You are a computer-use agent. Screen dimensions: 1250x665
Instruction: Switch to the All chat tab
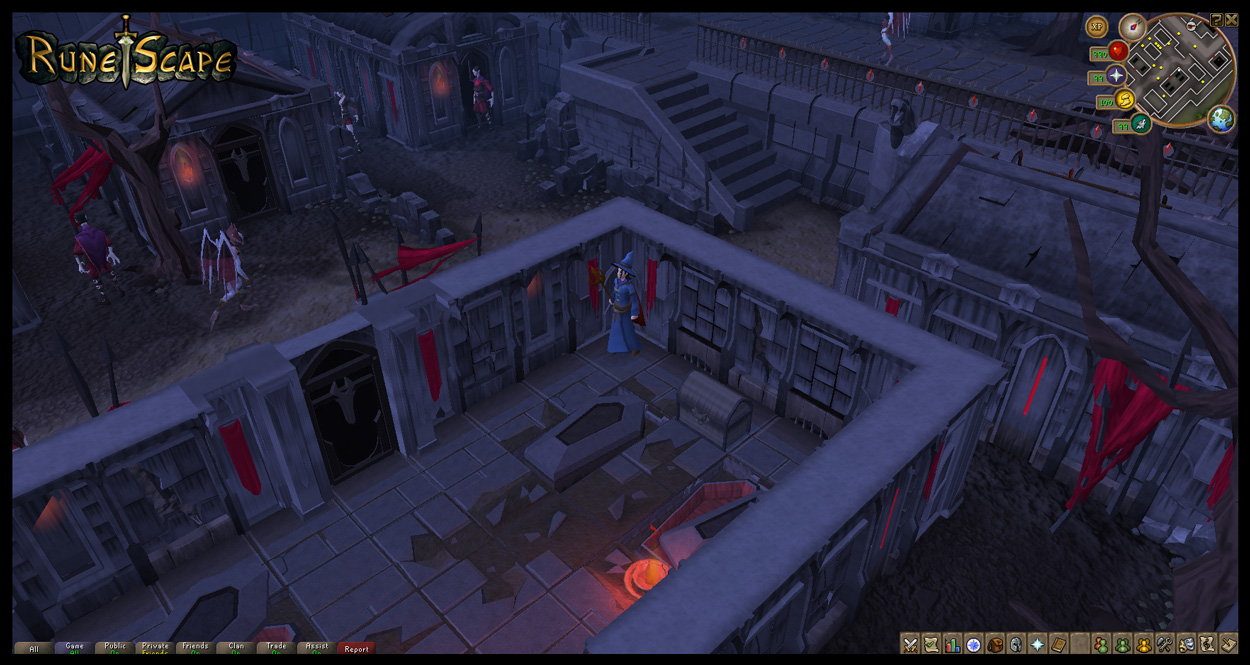pos(33,648)
